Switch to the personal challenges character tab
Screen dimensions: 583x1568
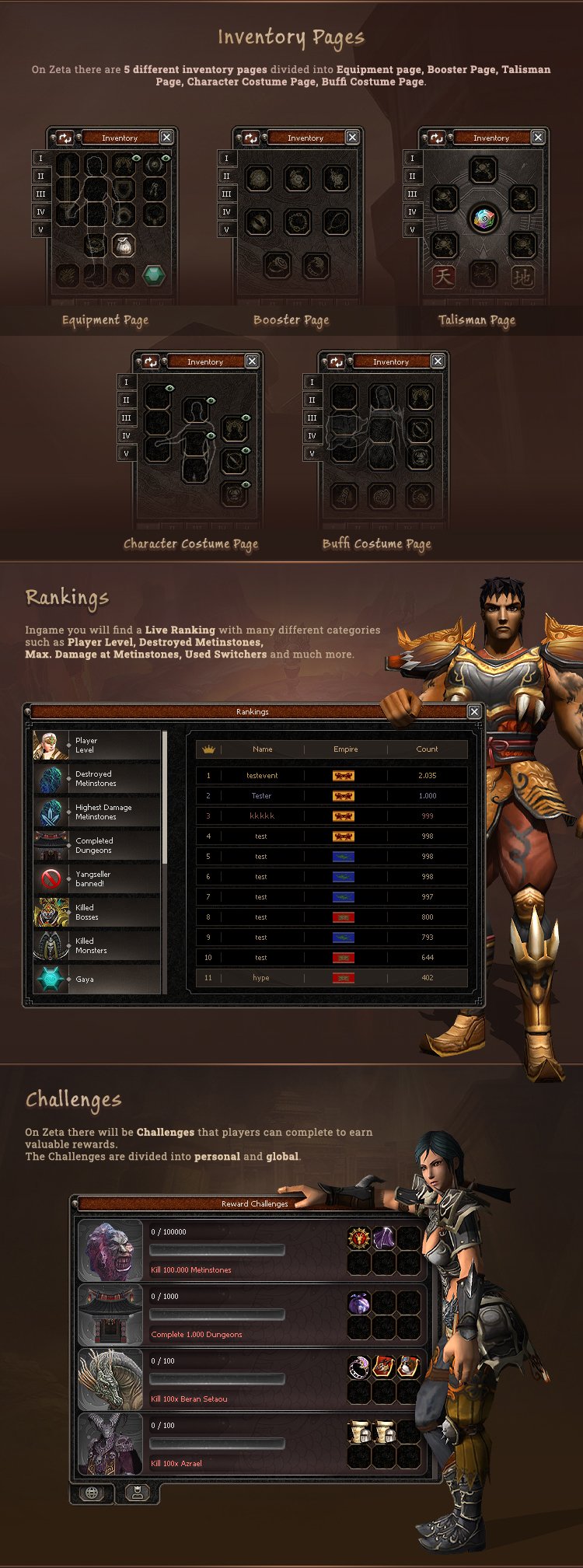[137, 1493]
